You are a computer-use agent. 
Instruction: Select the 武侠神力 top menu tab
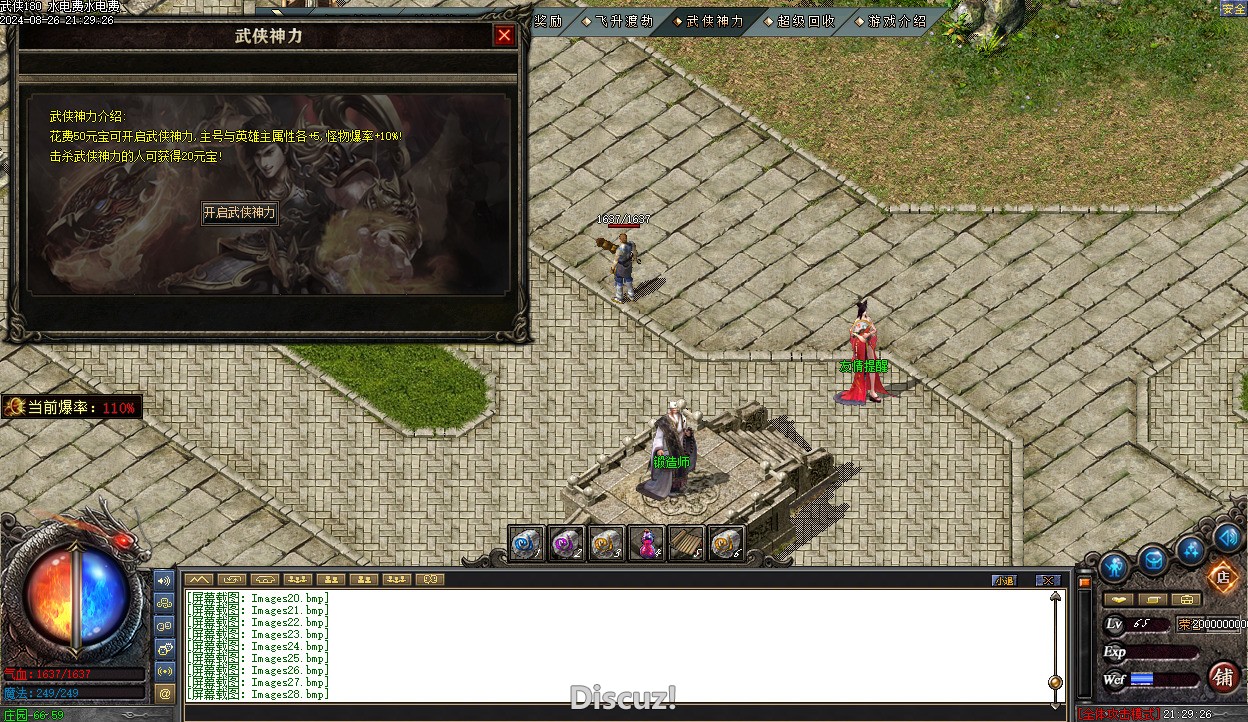coord(714,21)
